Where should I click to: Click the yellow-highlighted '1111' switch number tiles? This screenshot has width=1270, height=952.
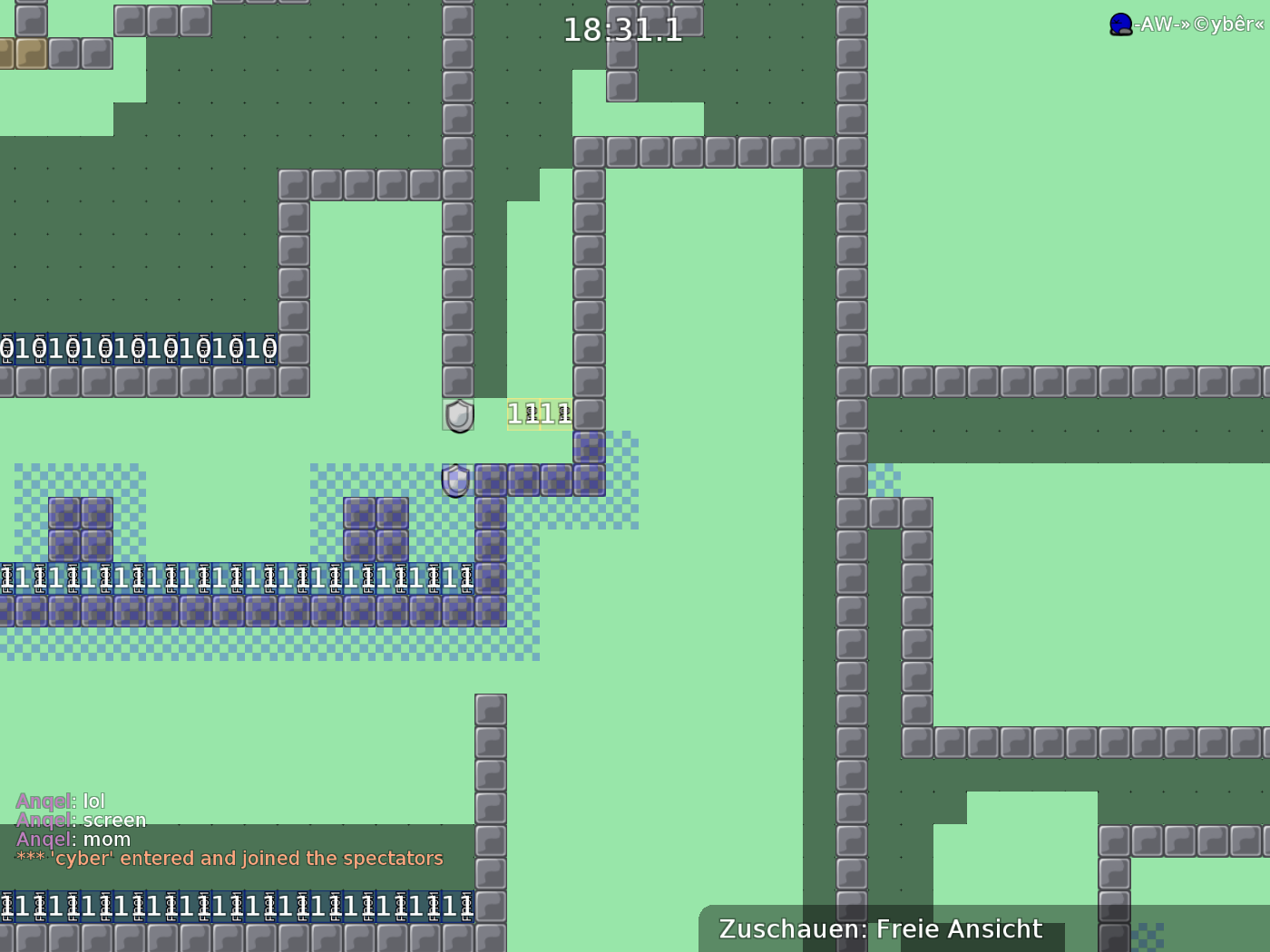pos(539,413)
